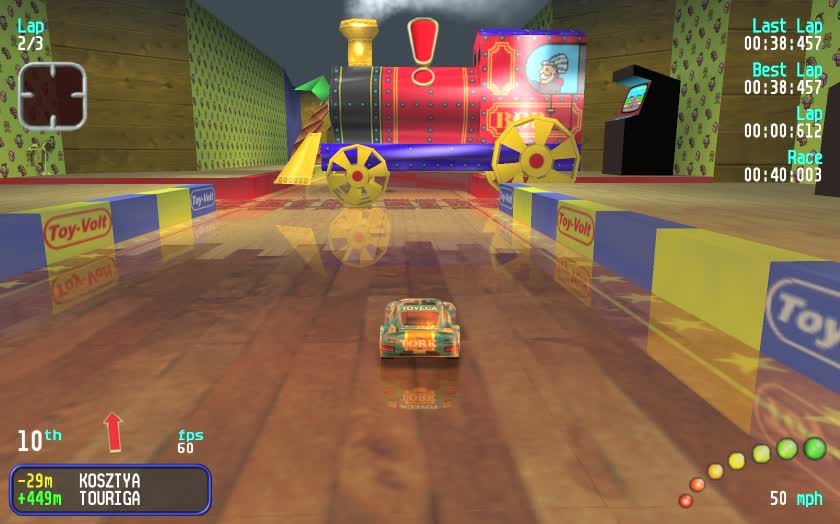Select the TOURIGA row in the rival list

click(110, 498)
